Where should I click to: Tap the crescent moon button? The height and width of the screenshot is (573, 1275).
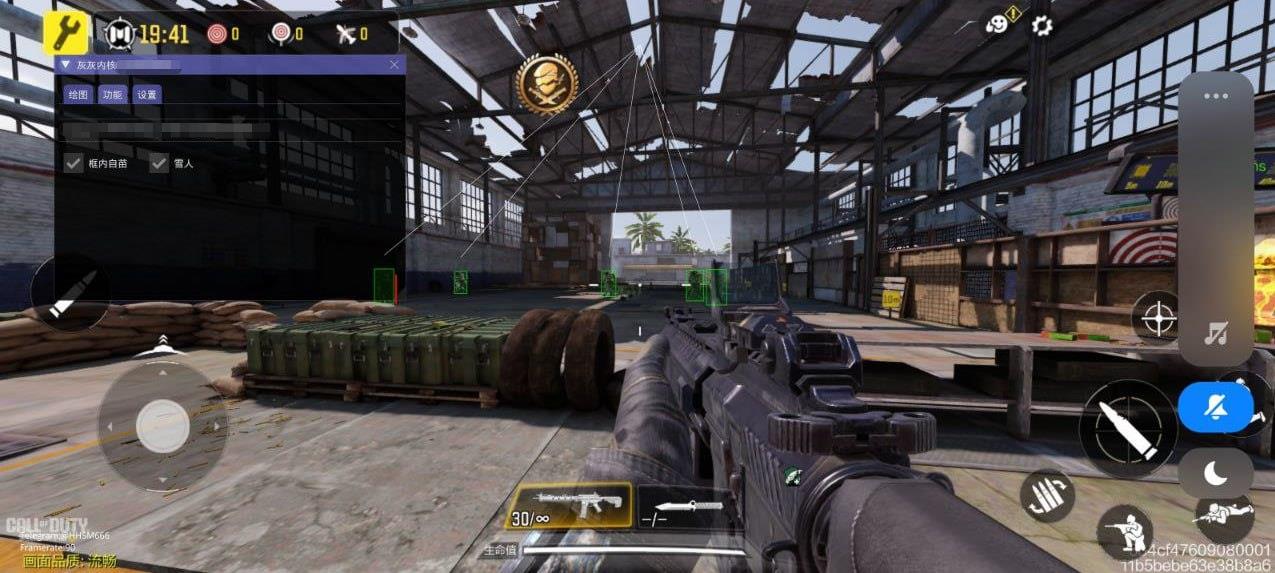[1215, 472]
